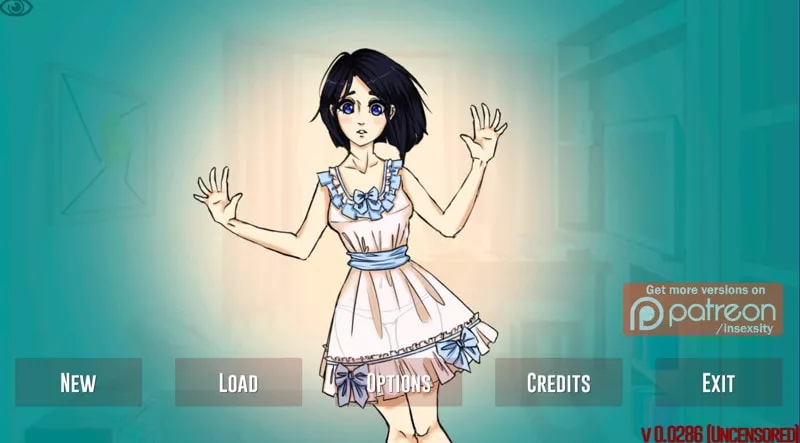Open the Patreon link banner
Image resolution: width=800 pixels, height=443 pixels.
703,309
